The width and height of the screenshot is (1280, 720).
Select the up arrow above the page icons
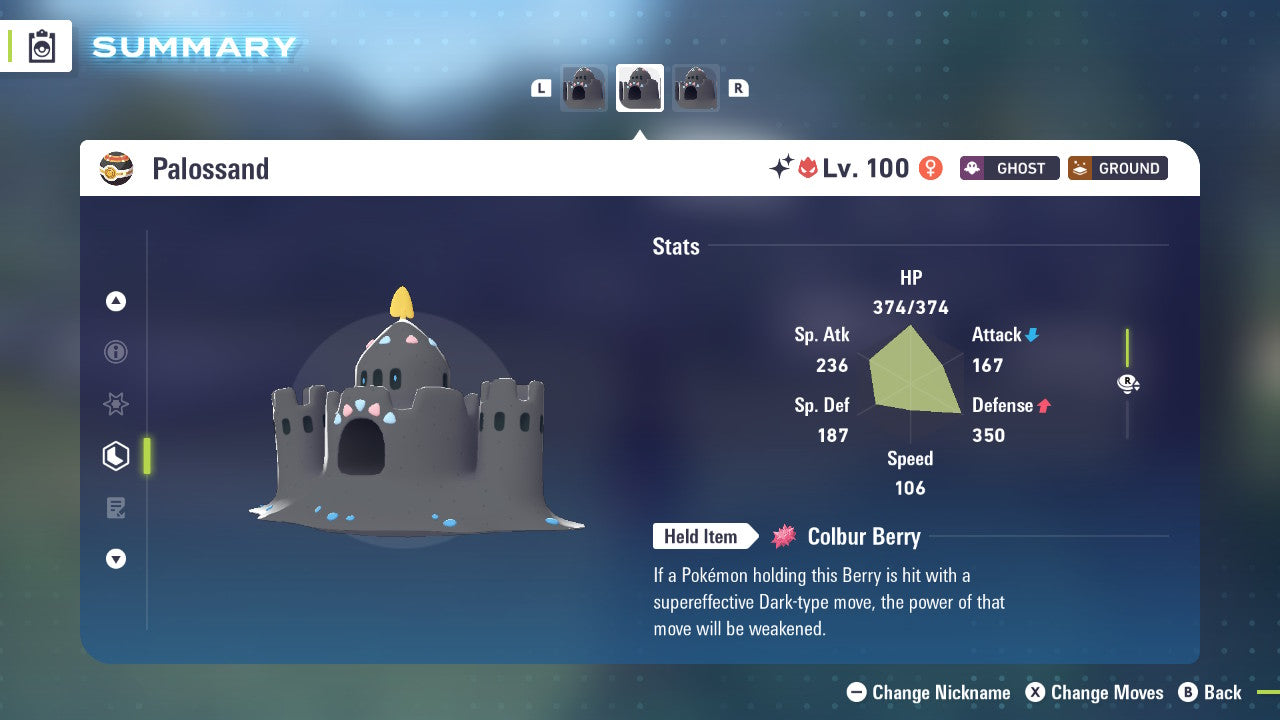116,301
